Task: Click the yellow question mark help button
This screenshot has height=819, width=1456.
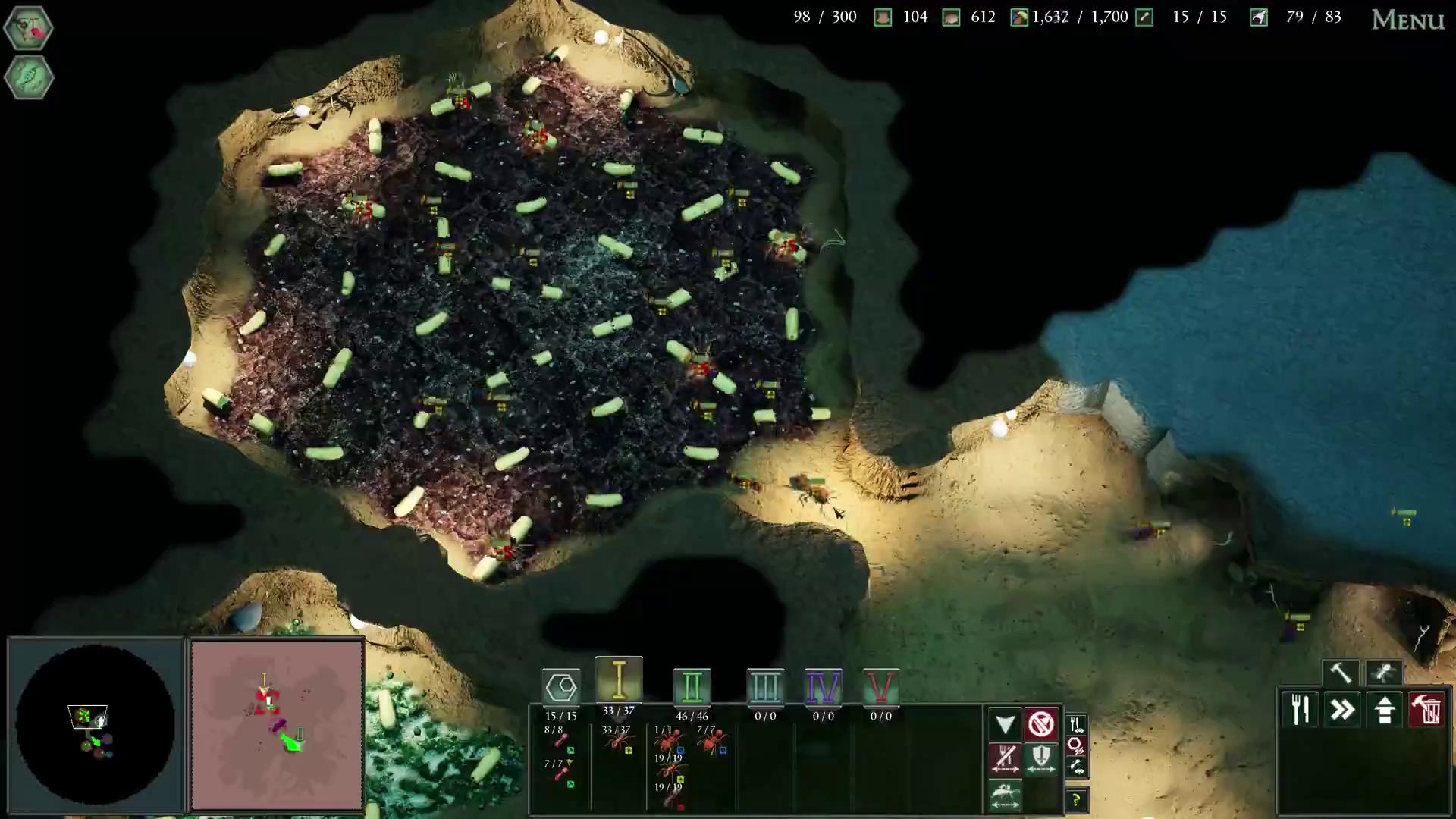Action: coord(1076,800)
